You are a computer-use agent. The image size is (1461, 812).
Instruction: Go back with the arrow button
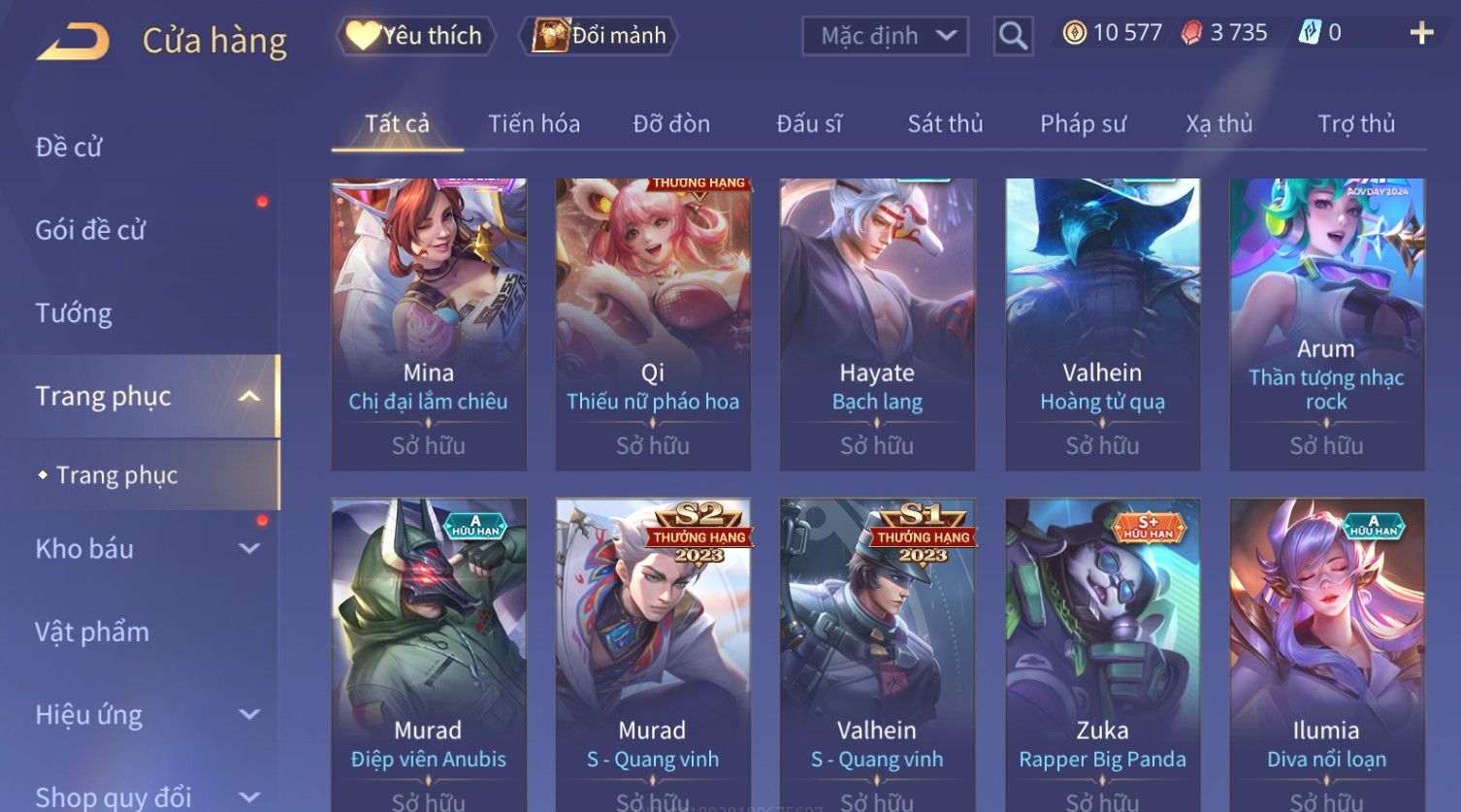point(73,41)
